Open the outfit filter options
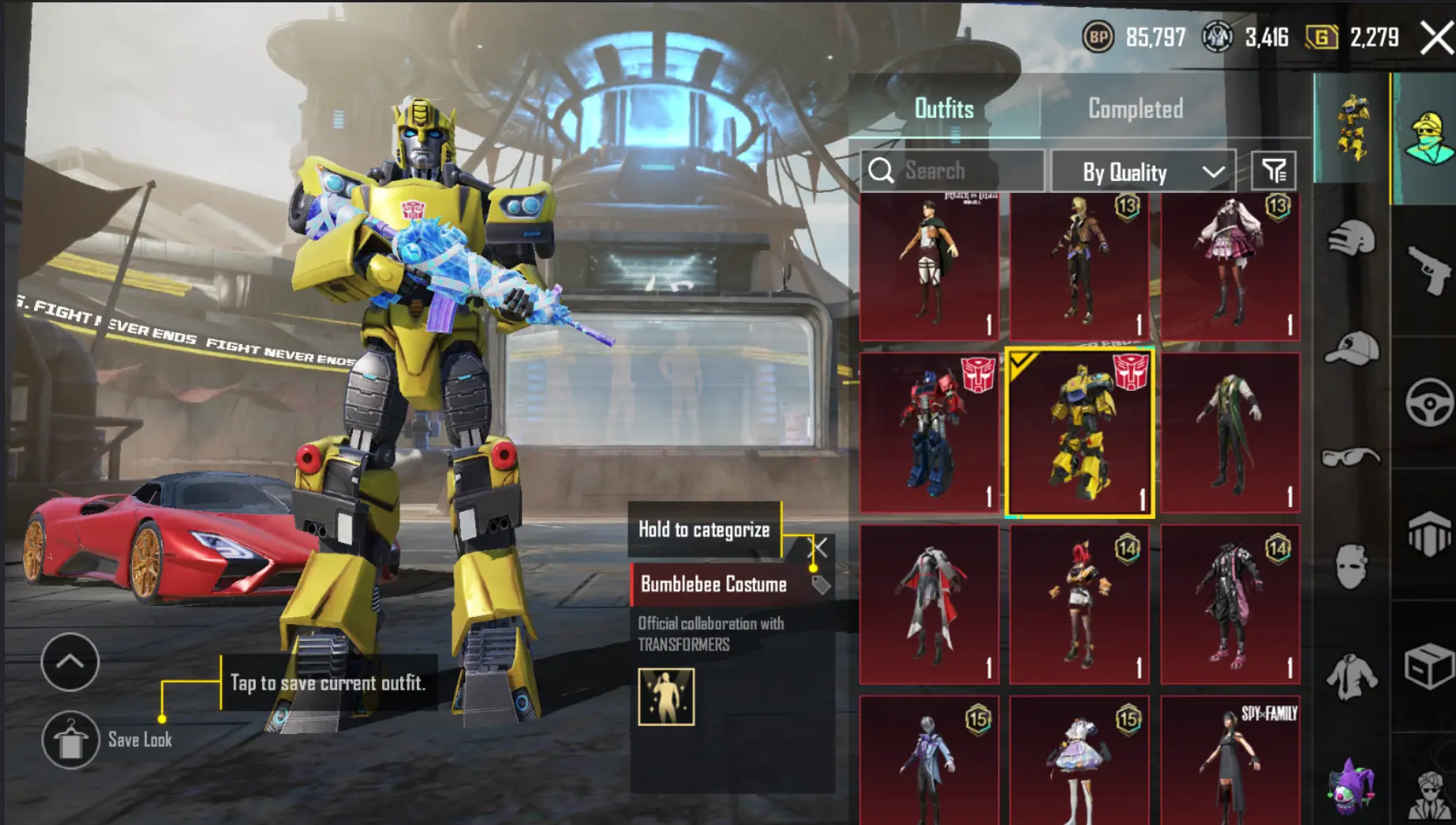The image size is (1456, 825). click(1273, 171)
